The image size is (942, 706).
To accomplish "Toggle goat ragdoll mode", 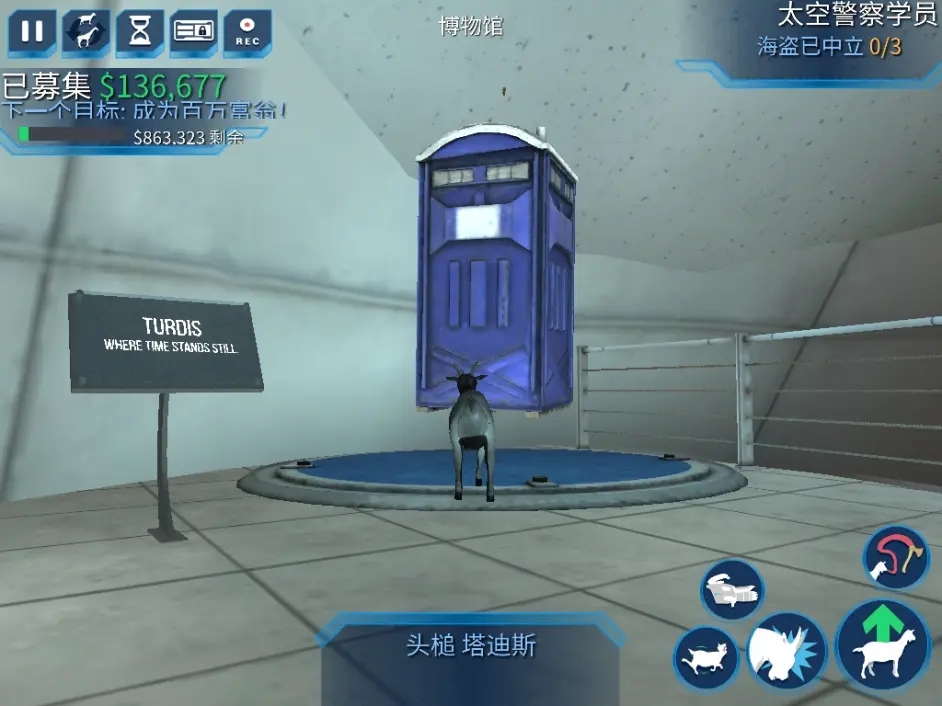I will pos(706,658).
